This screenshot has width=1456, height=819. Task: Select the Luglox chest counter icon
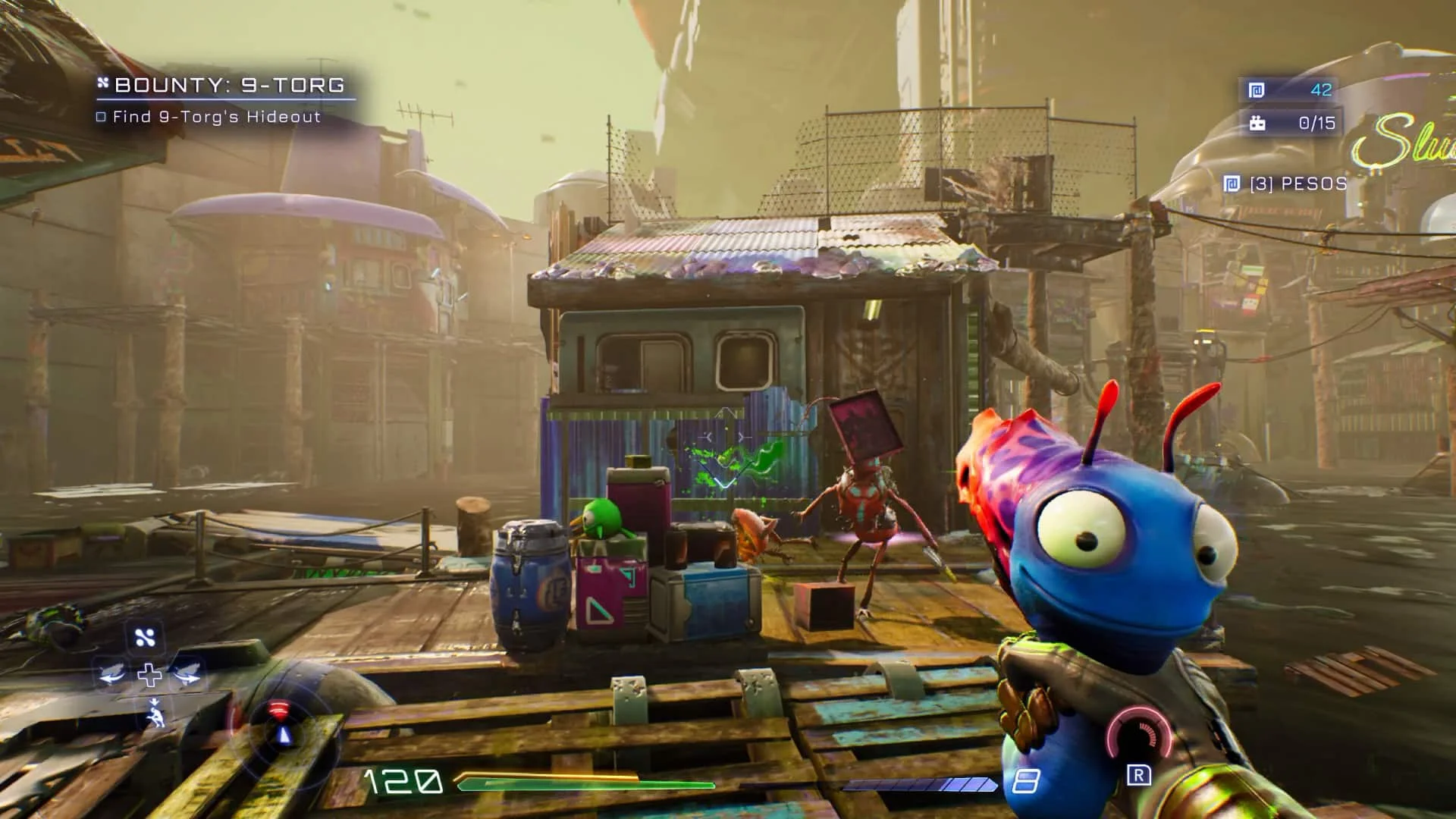coord(1258,123)
